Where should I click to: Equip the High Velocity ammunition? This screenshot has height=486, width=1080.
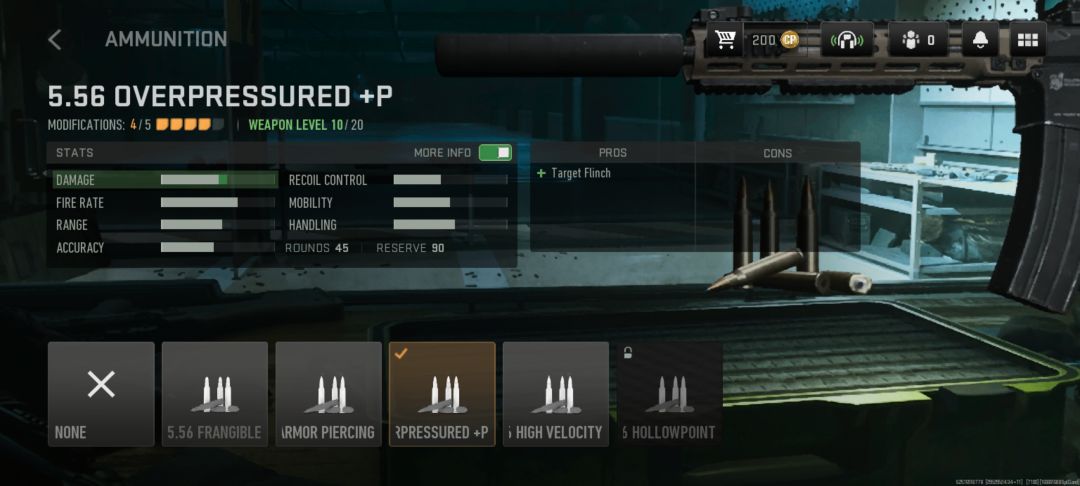click(x=556, y=394)
